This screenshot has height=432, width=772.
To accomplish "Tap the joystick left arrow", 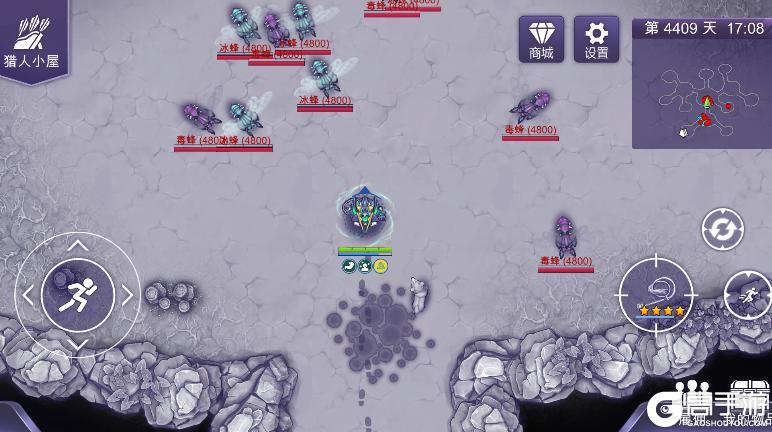I will coord(28,295).
